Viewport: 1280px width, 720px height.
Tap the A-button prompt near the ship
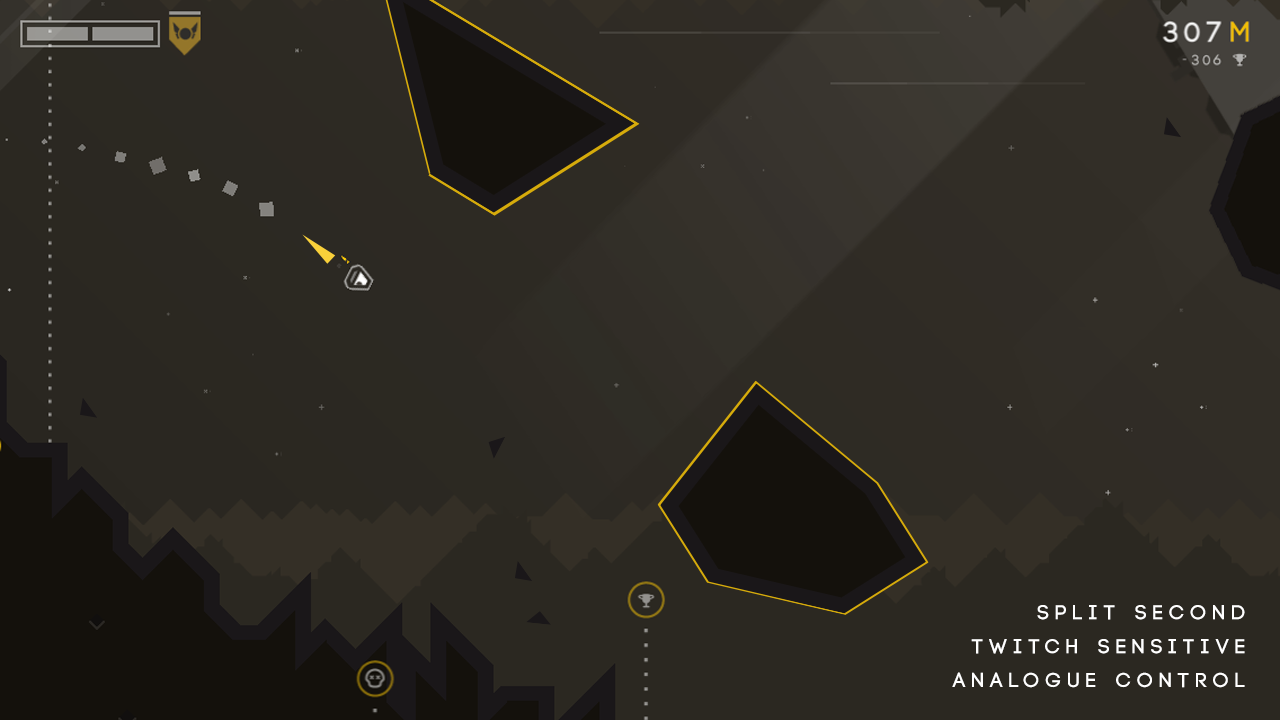[x=358, y=277]
